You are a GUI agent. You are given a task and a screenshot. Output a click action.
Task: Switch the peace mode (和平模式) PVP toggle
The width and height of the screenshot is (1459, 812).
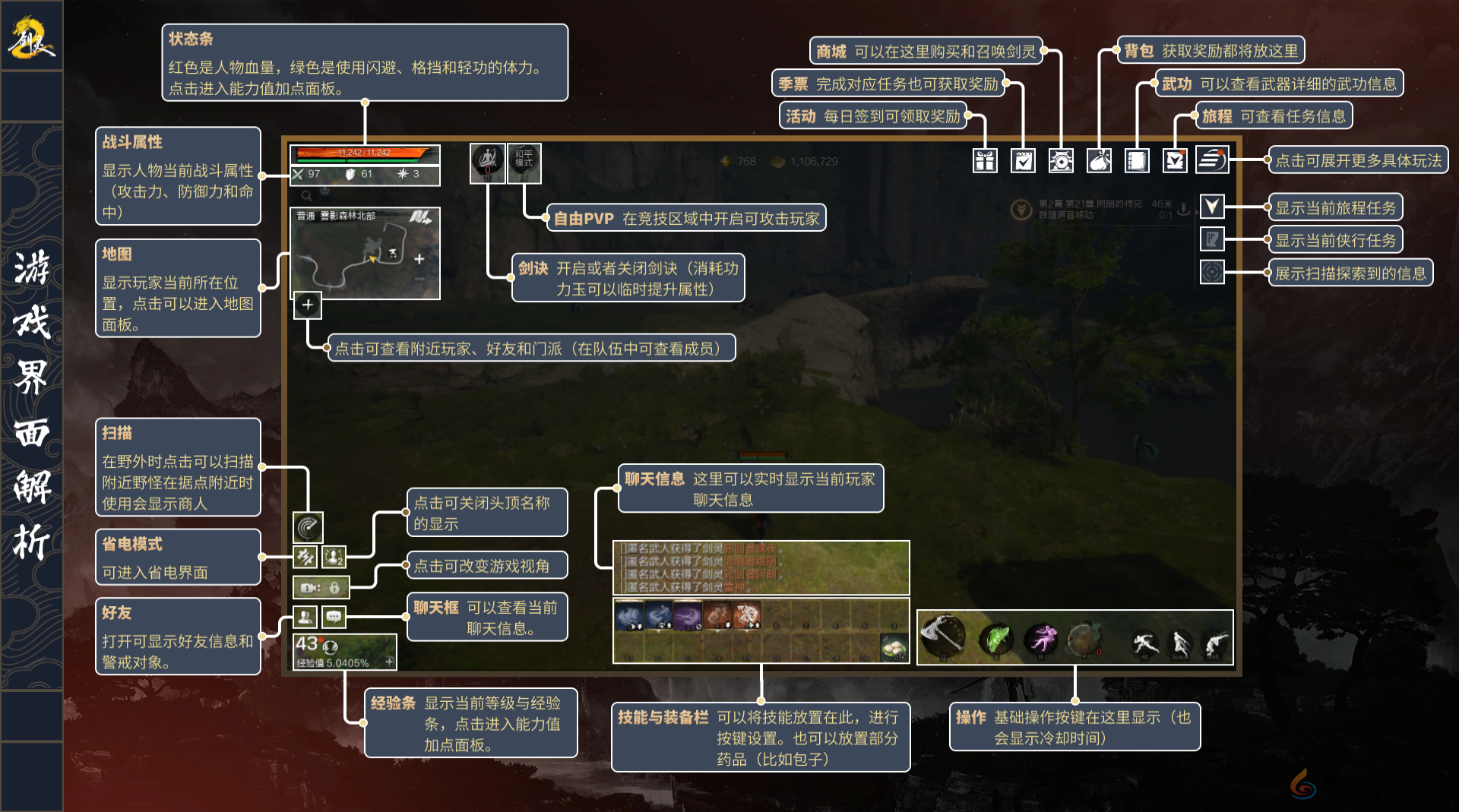(x=524, y=163)
